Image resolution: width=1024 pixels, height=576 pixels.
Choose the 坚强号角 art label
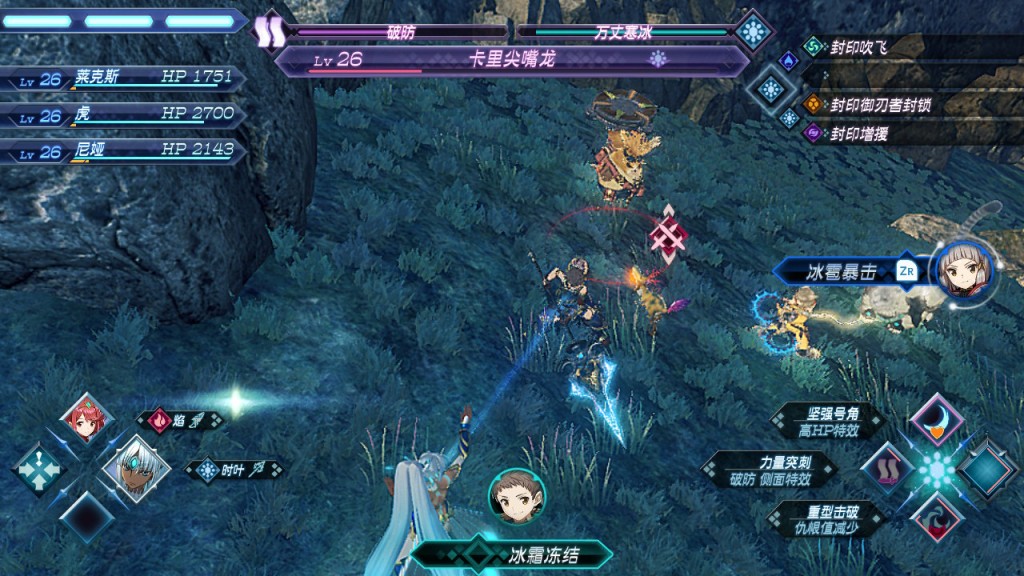(x=826, y=421)
